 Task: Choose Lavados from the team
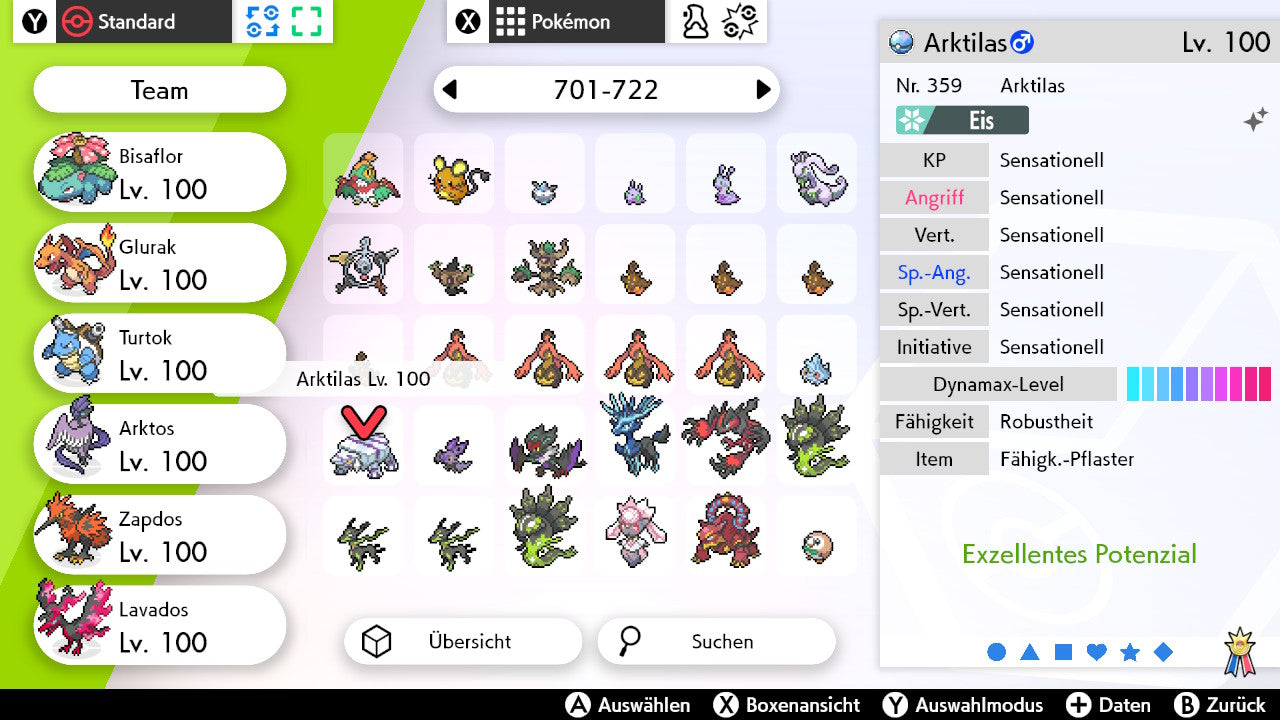[160, 627]
